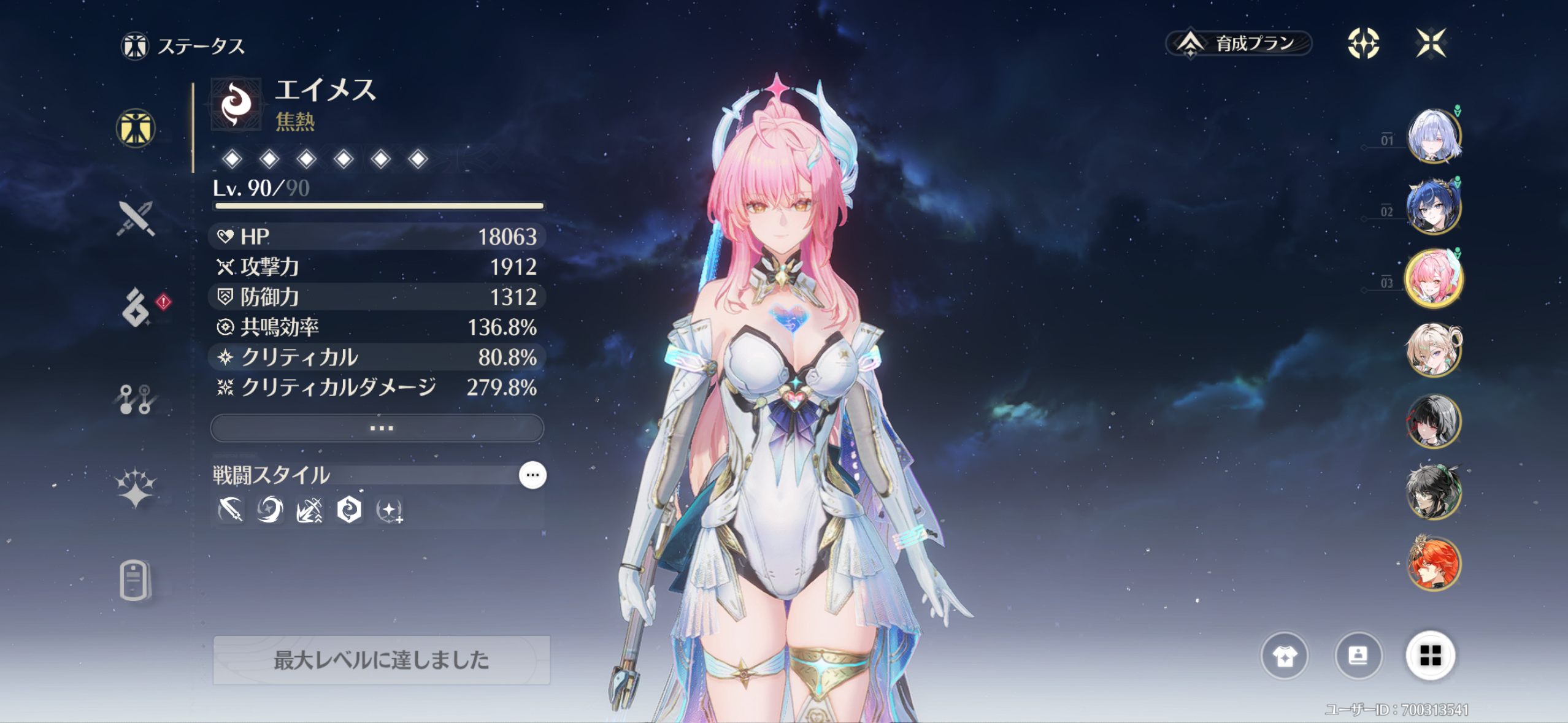This screenshot has height=723, width=1568.
Task: Choose the red-haired character portrait
Action: coord(1434,563)
